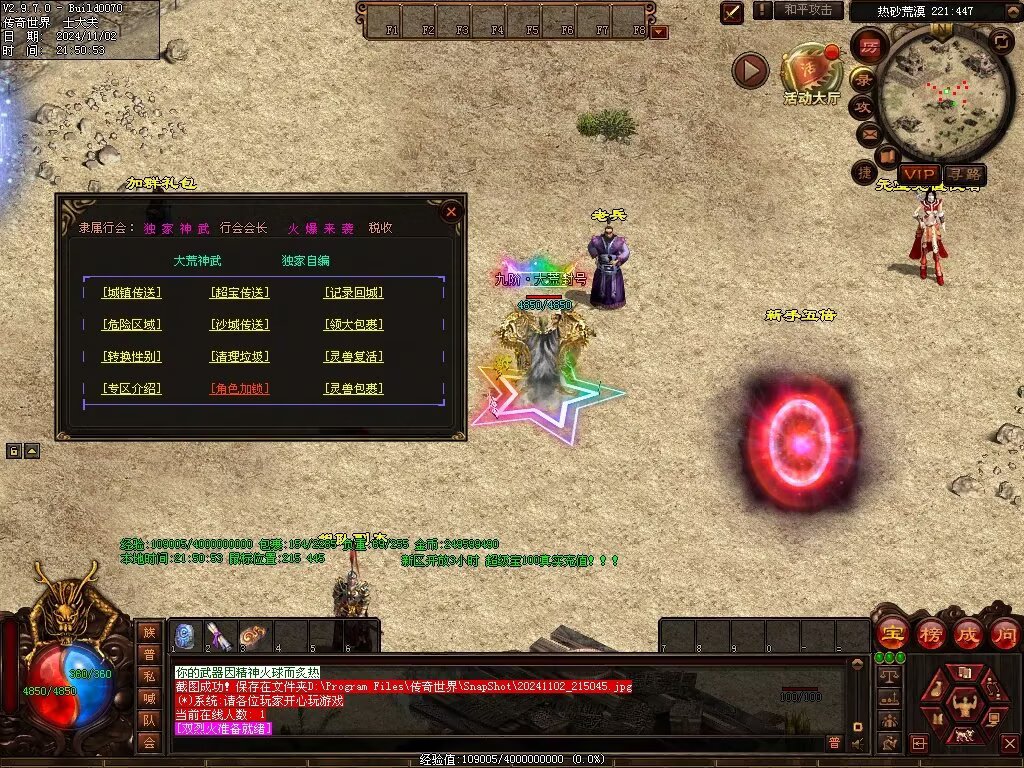Toggle the 和平攻击 attack mode button
Screen dimensions: 1024x768
(808, 10)
